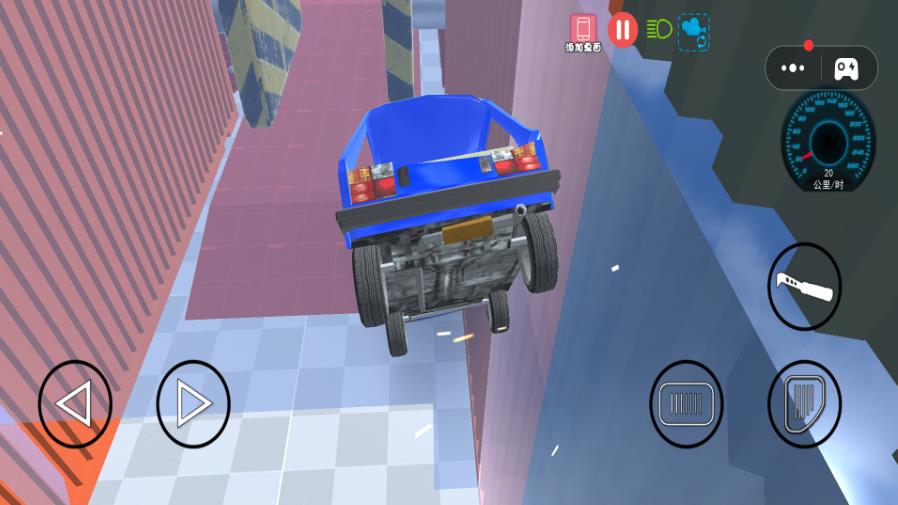Tap the gas pedal button
The image size is (898, 505).
pos(804,404)
